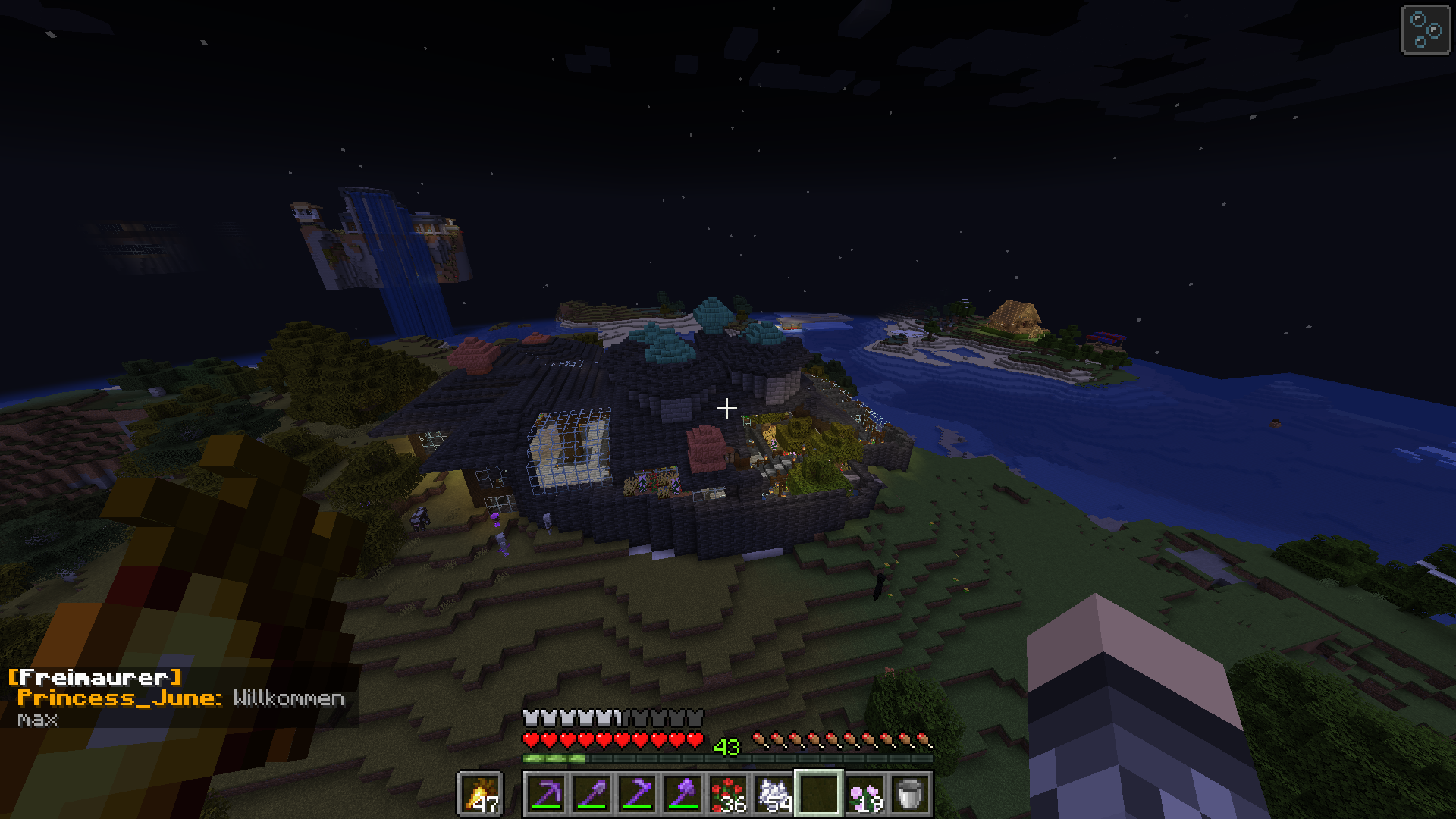Screen dimensions: 1456x819
Task: Click the empty bucket in the last hotbar slot
Action: tap(908, 792)
